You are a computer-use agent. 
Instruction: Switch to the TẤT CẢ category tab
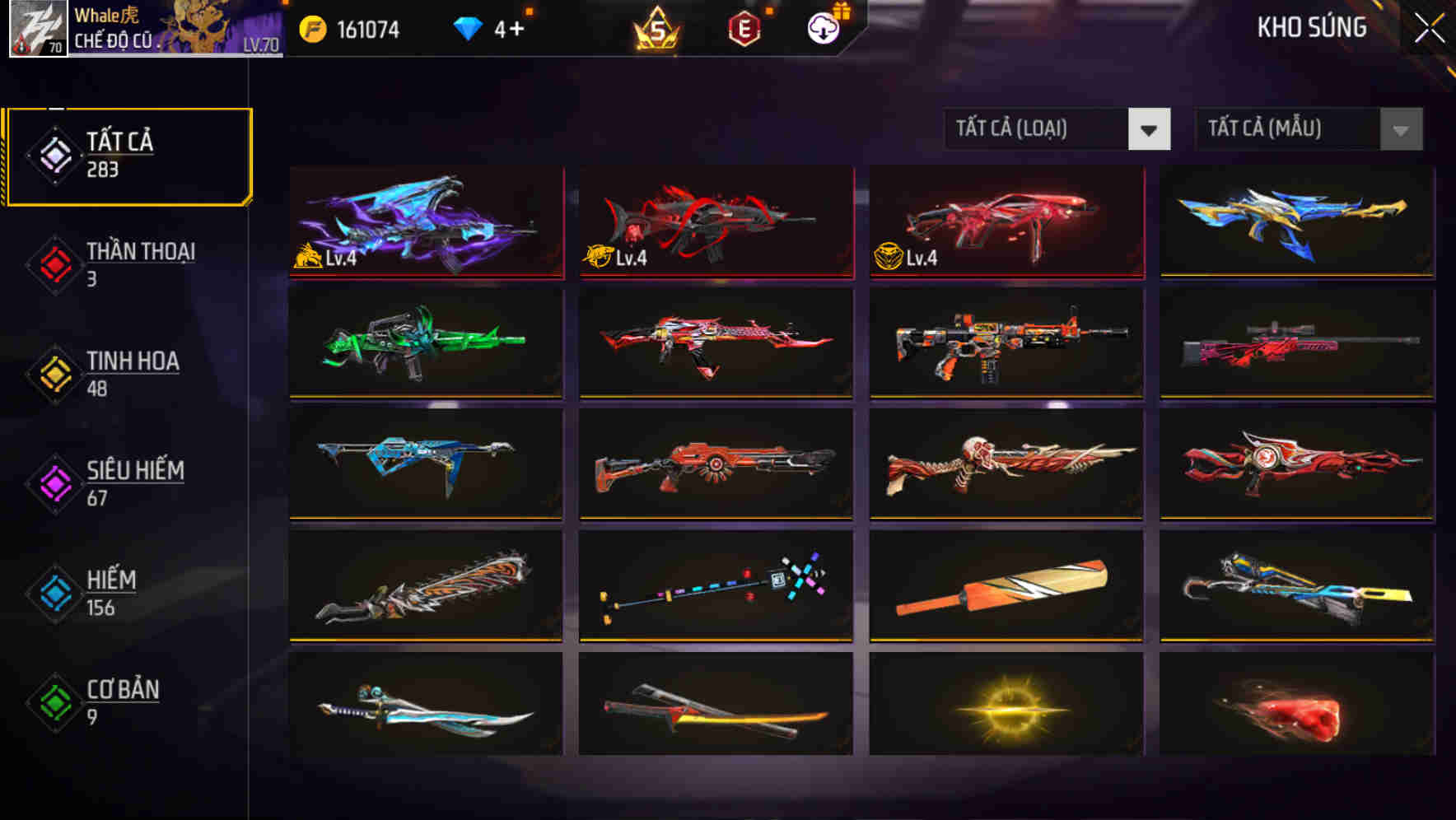(x=128, y=153)
